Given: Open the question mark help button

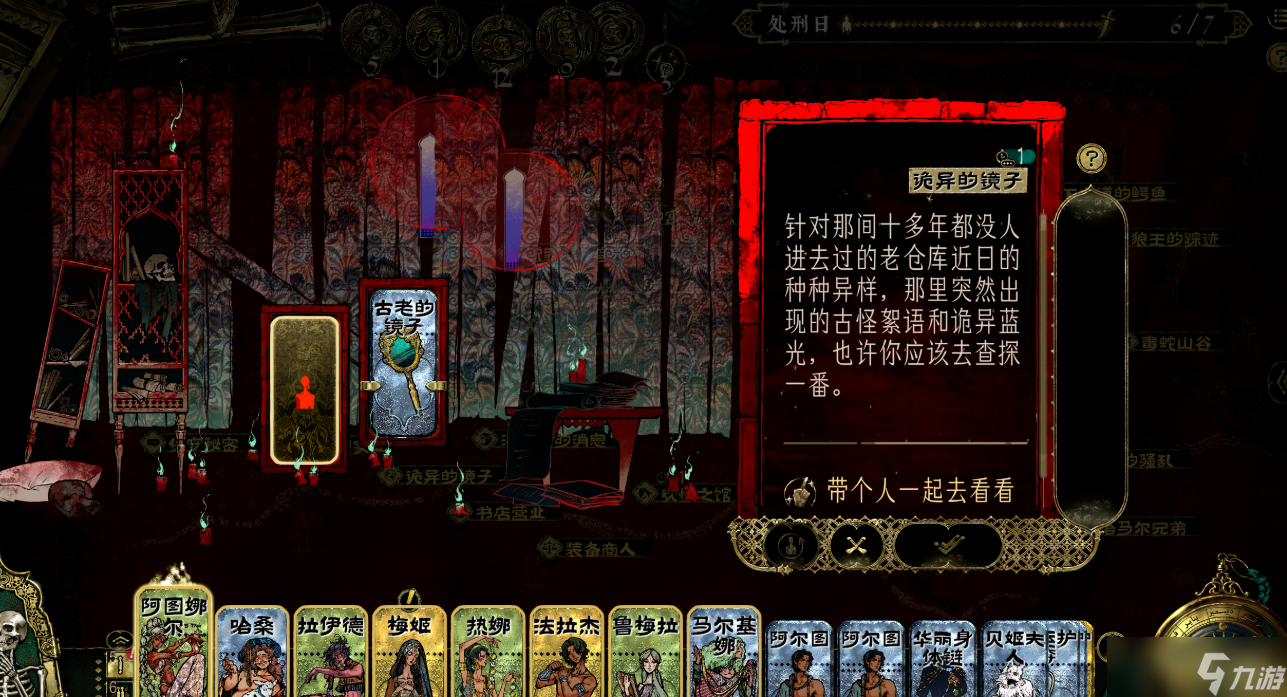Looking at the screenshot, I should [x=1091, y=158].
